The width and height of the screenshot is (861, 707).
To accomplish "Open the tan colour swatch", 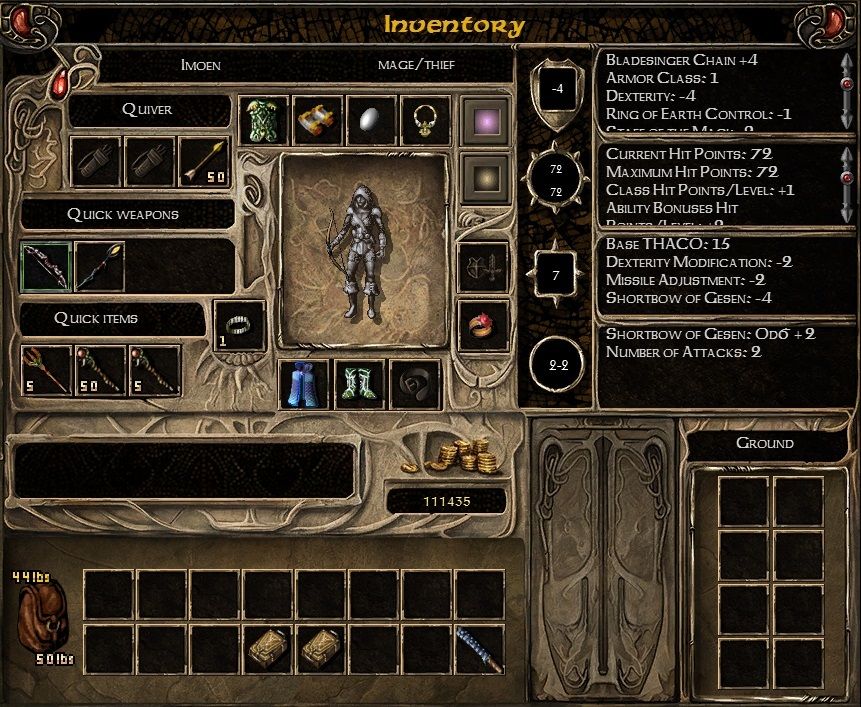I will [485, 178].
